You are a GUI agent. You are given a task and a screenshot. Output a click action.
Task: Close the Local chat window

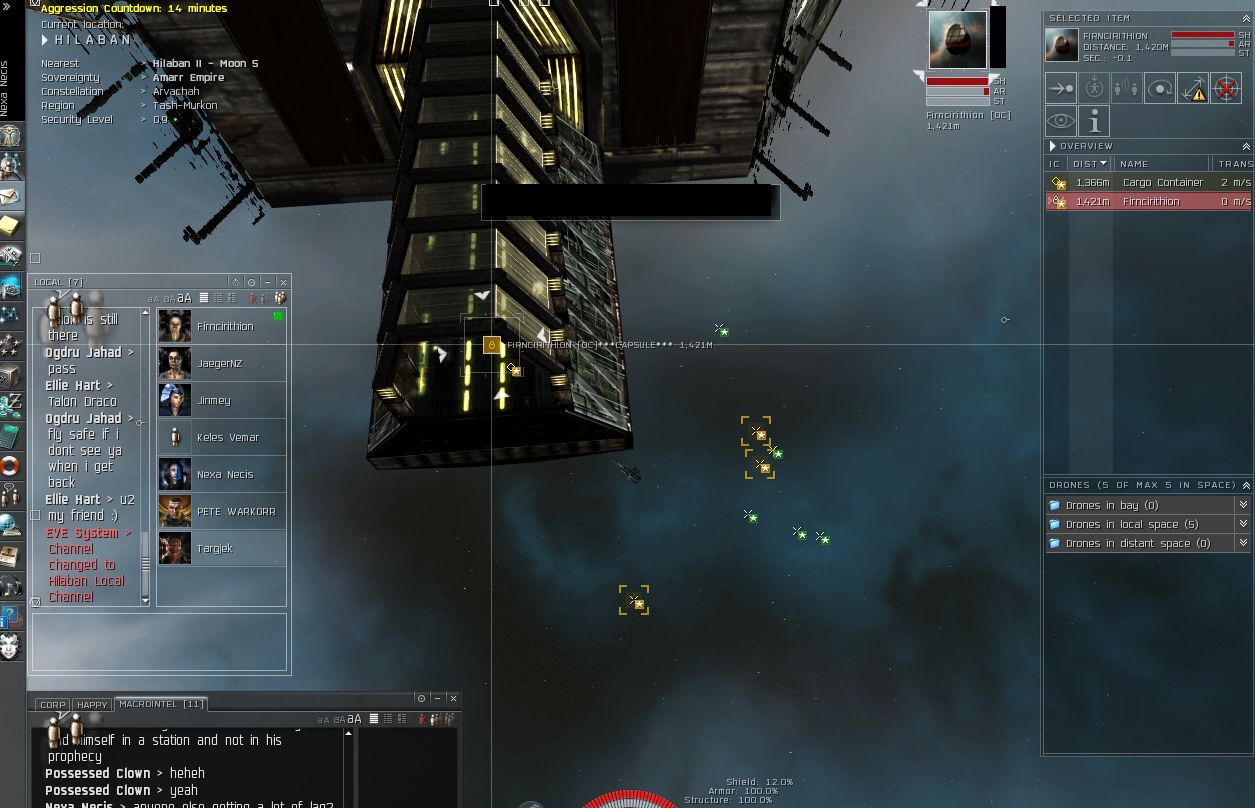(283, 282)
